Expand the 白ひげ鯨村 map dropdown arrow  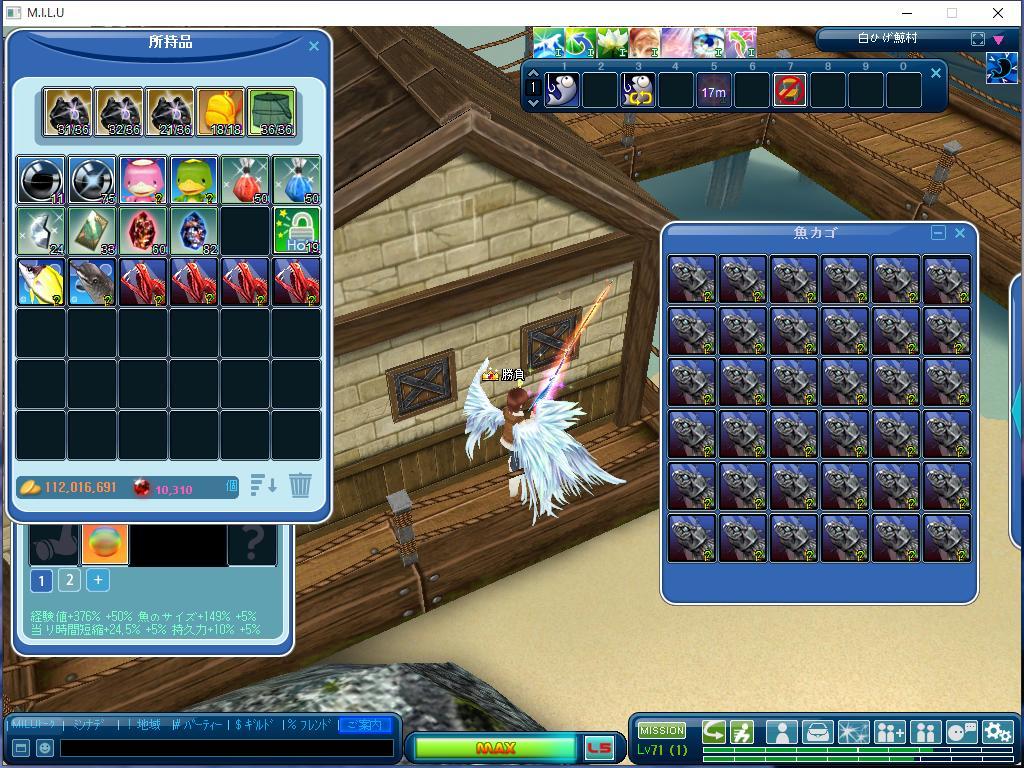998,39
